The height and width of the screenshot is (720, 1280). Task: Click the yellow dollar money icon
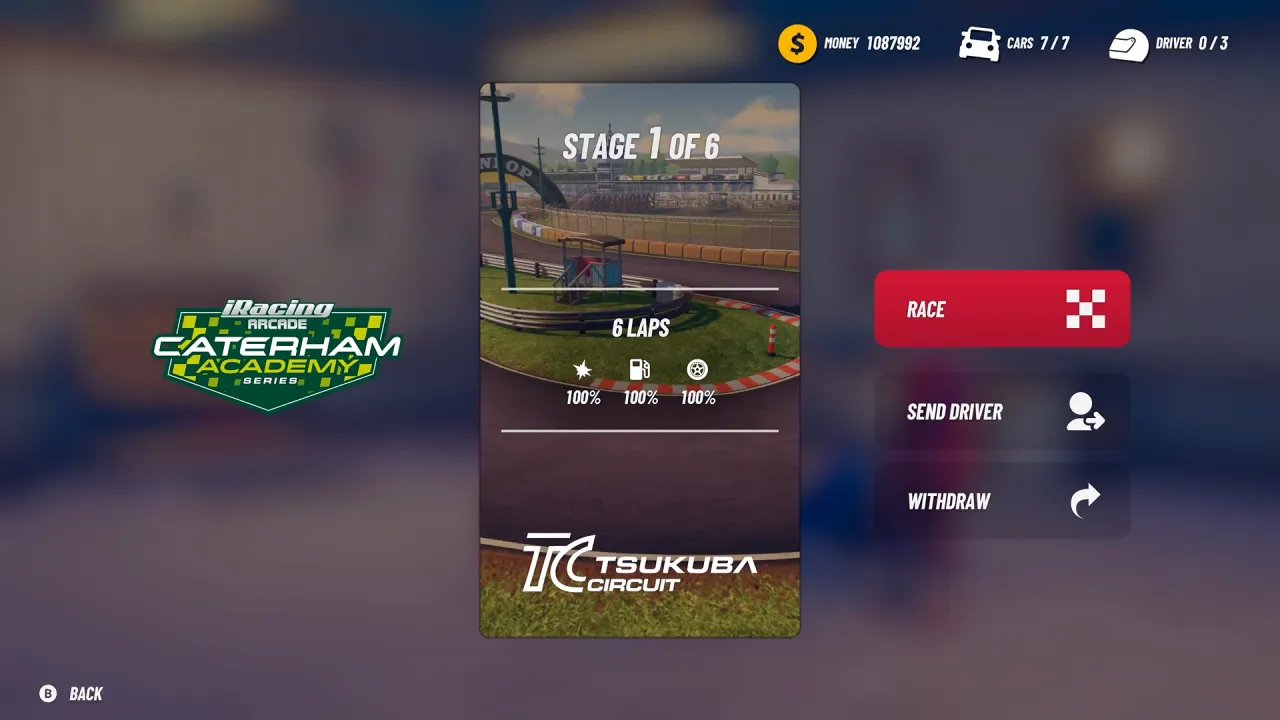(x=795, y=43)
